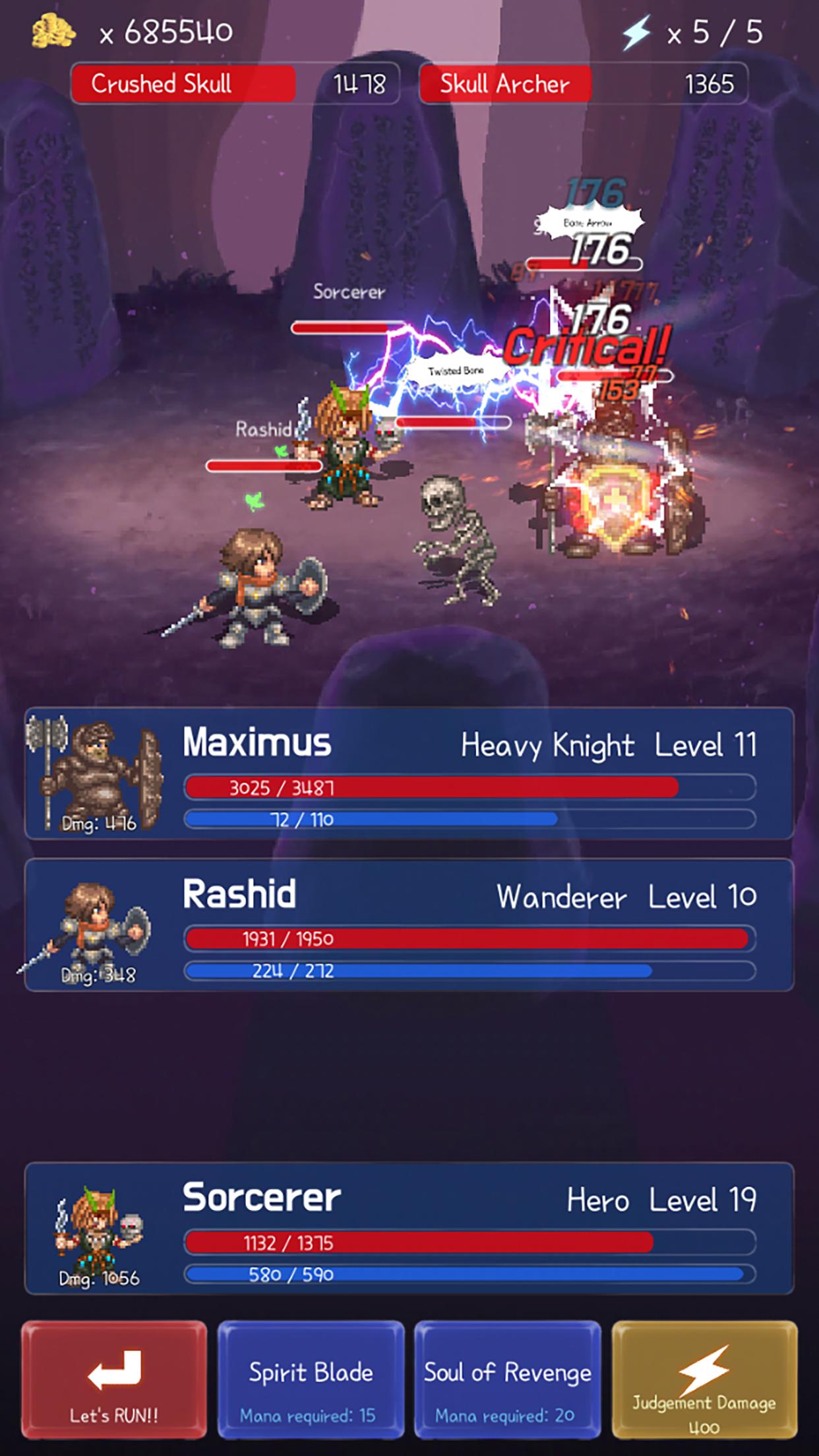The image size is (819, 1456).
Task: Use the Soul of Revenge skill
Action: (x=507, y=1380)
